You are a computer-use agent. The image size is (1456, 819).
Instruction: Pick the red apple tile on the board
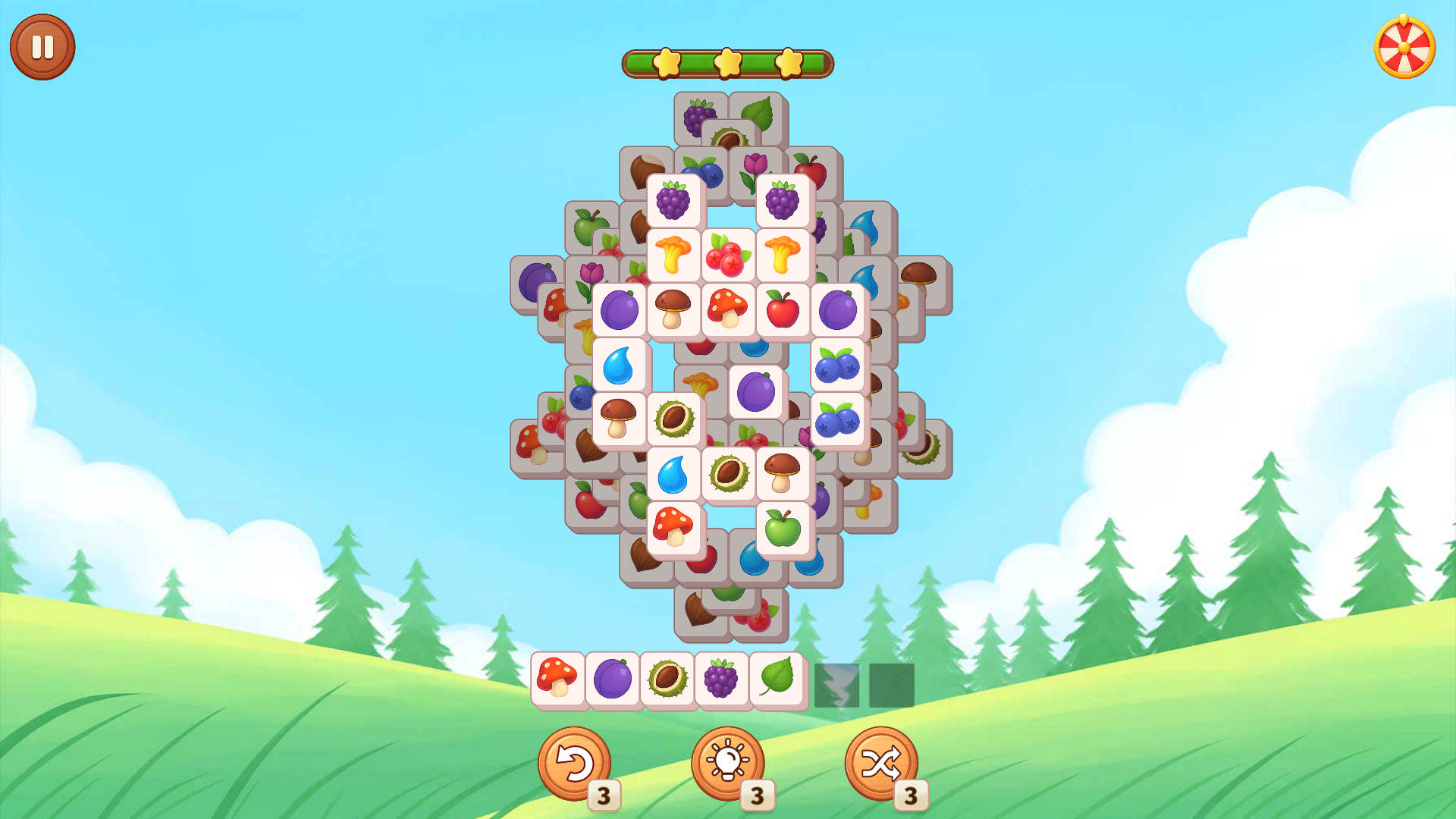click(x=781, y=309)
